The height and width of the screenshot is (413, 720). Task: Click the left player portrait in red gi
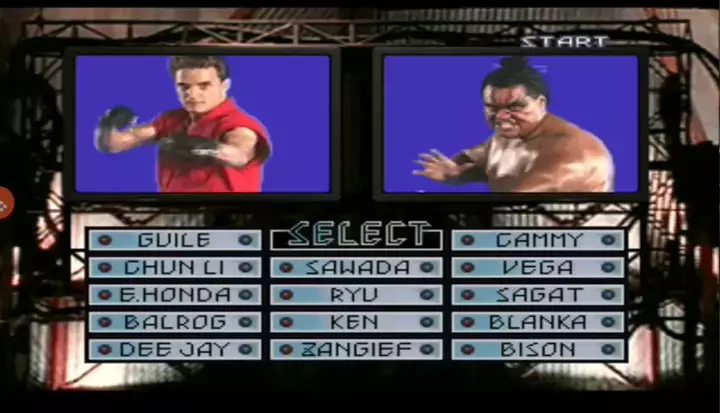click(x=202, y=123)
